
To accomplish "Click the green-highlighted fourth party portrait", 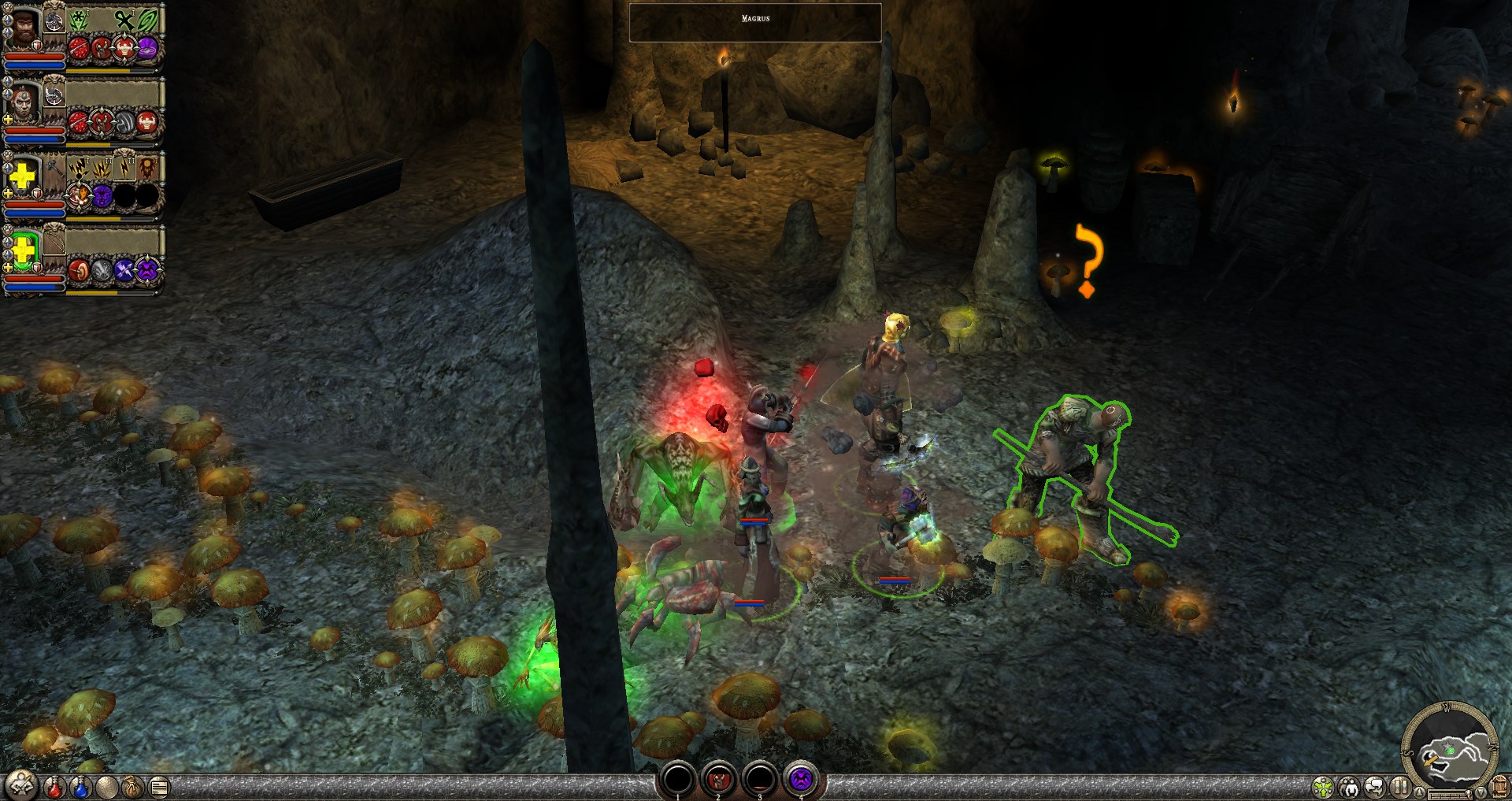I will [24, 251].
